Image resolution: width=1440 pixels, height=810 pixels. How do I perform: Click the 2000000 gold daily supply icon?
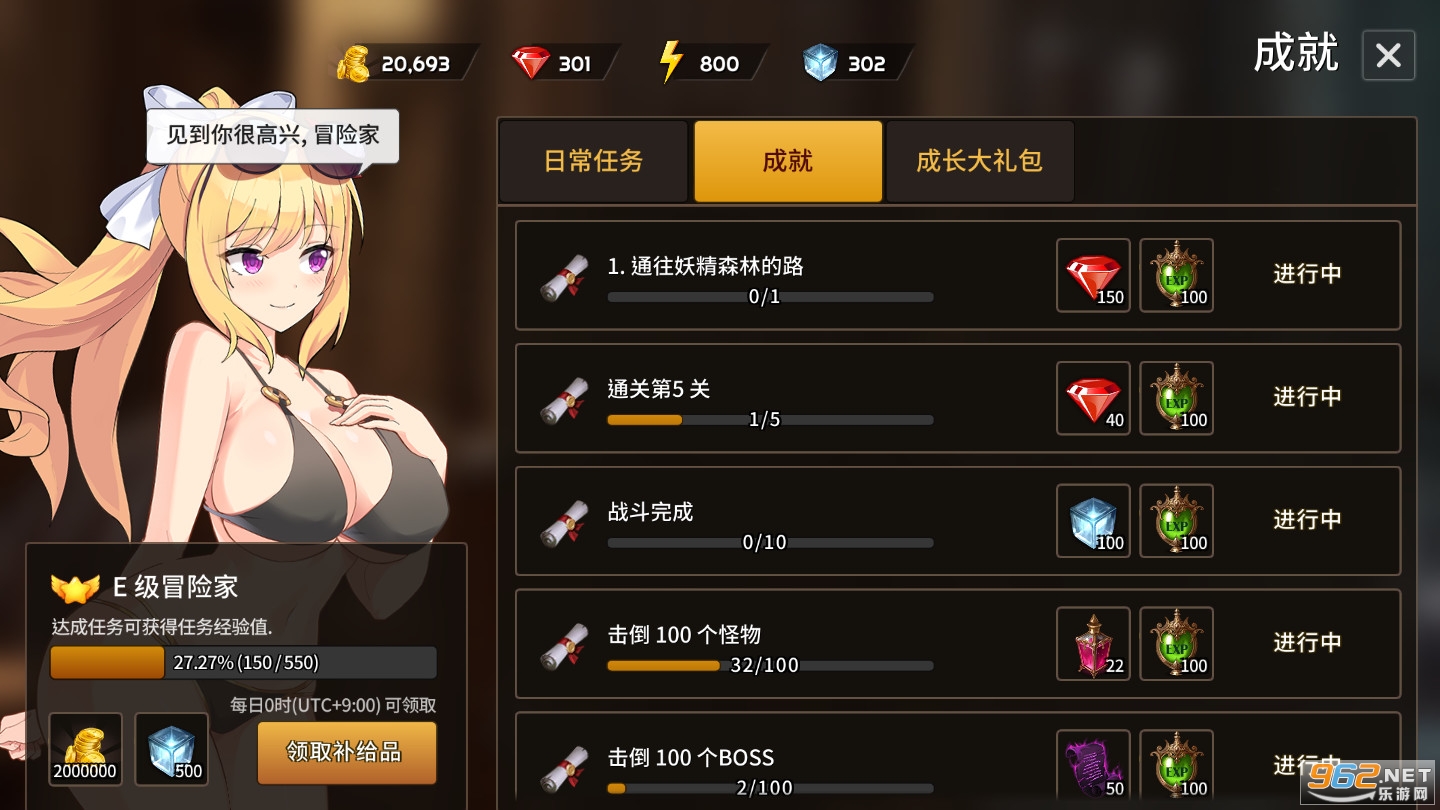(x=85, y=748)
